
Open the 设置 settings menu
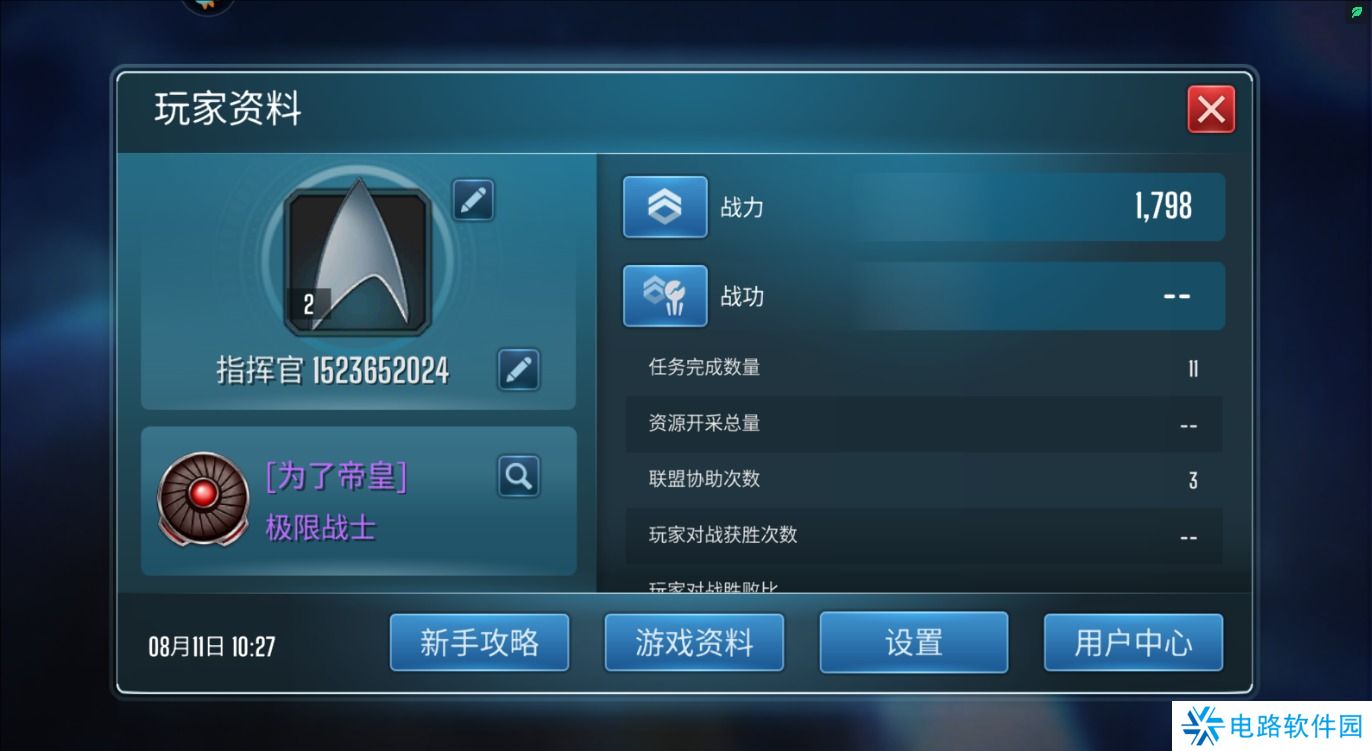pyautogui.click(x=912, y=642)
